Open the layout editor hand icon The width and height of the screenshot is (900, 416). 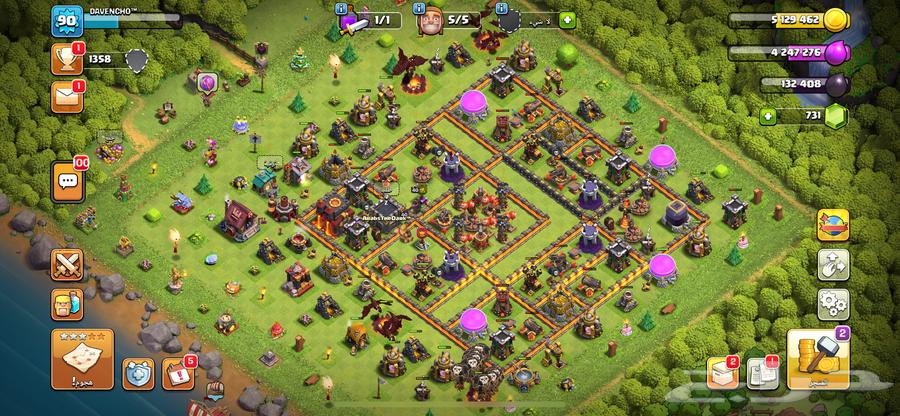point(833,264)
